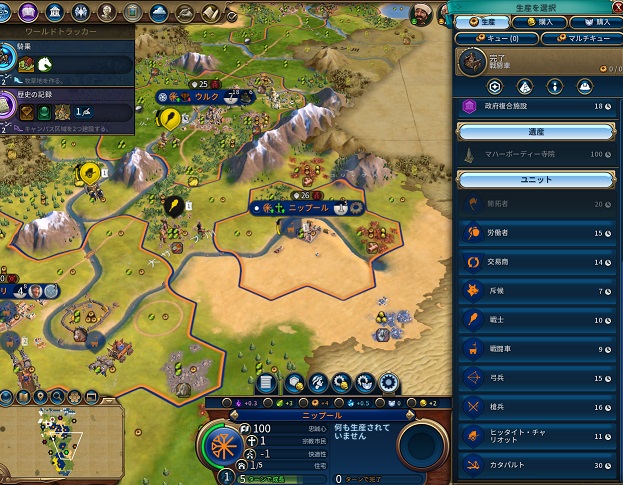The height and width of the screenshot is (485, 623).
Task: Select 交易商 to produce a trader
Action: [x=540, y=262]
